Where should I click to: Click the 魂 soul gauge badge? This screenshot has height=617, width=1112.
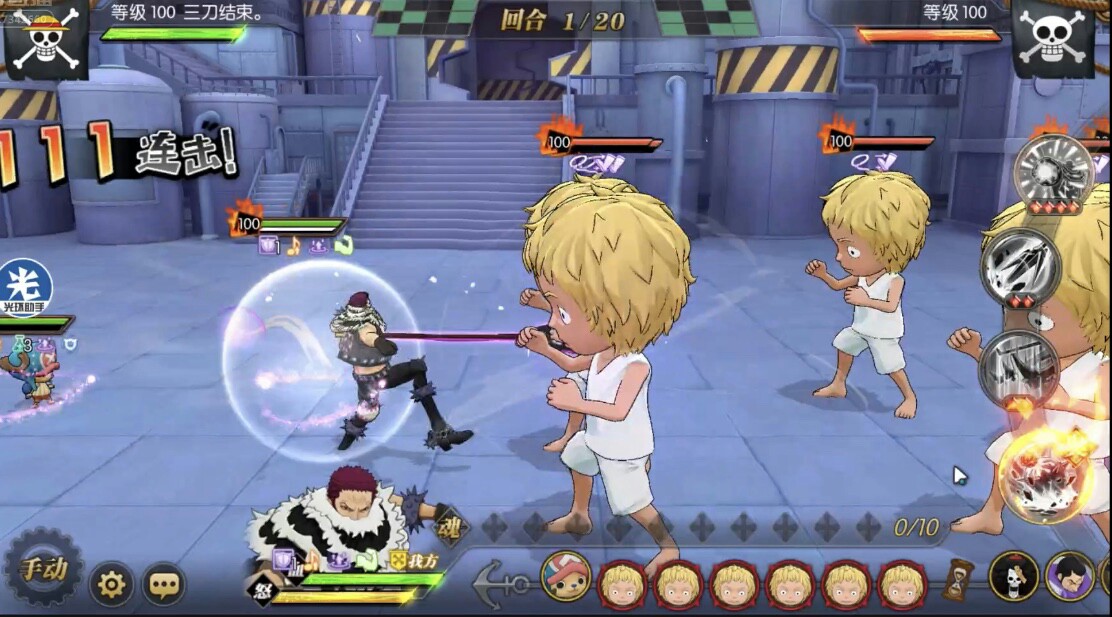point(451,527)
